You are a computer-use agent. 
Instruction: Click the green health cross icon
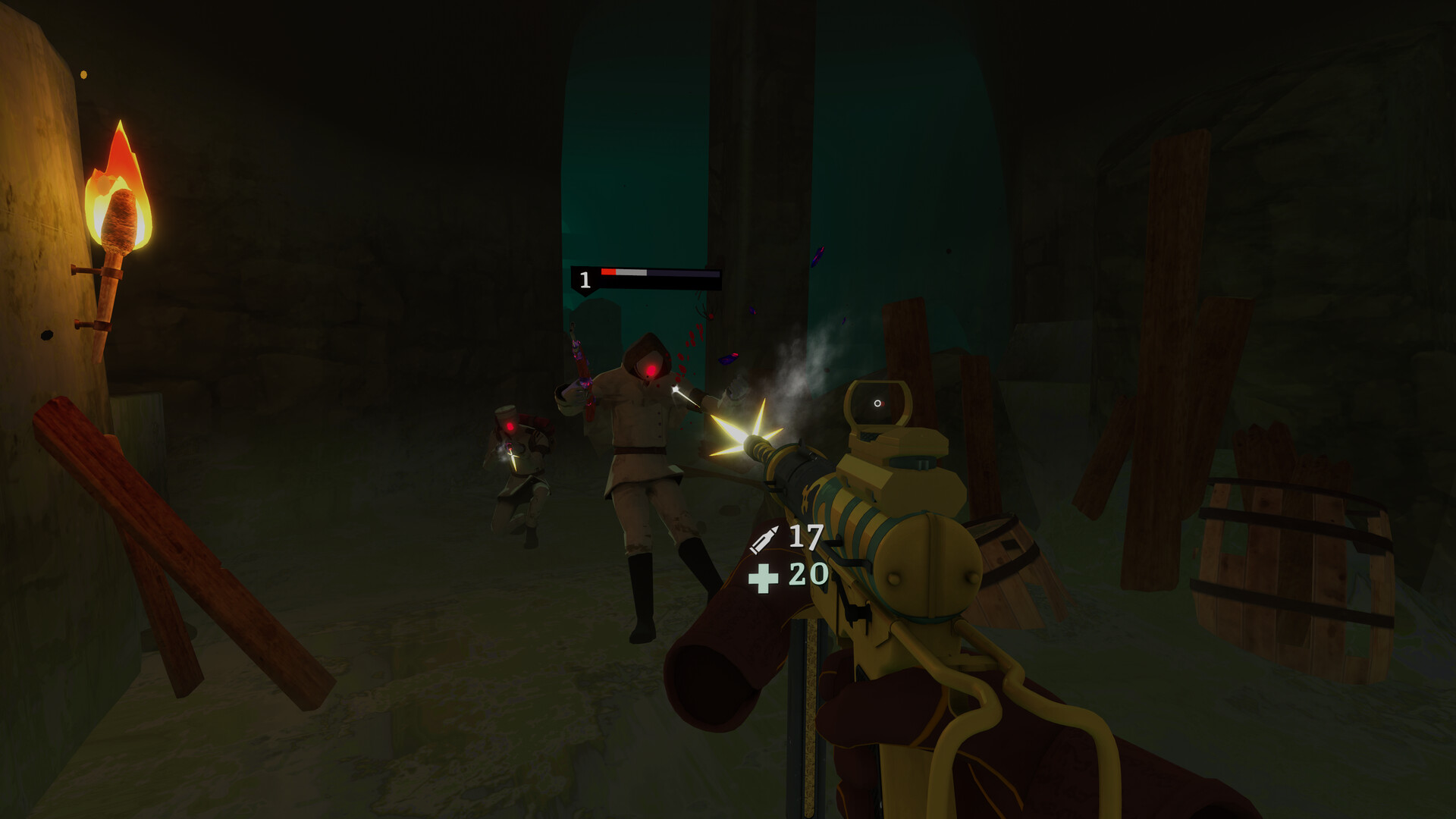(x=765, y=579)
